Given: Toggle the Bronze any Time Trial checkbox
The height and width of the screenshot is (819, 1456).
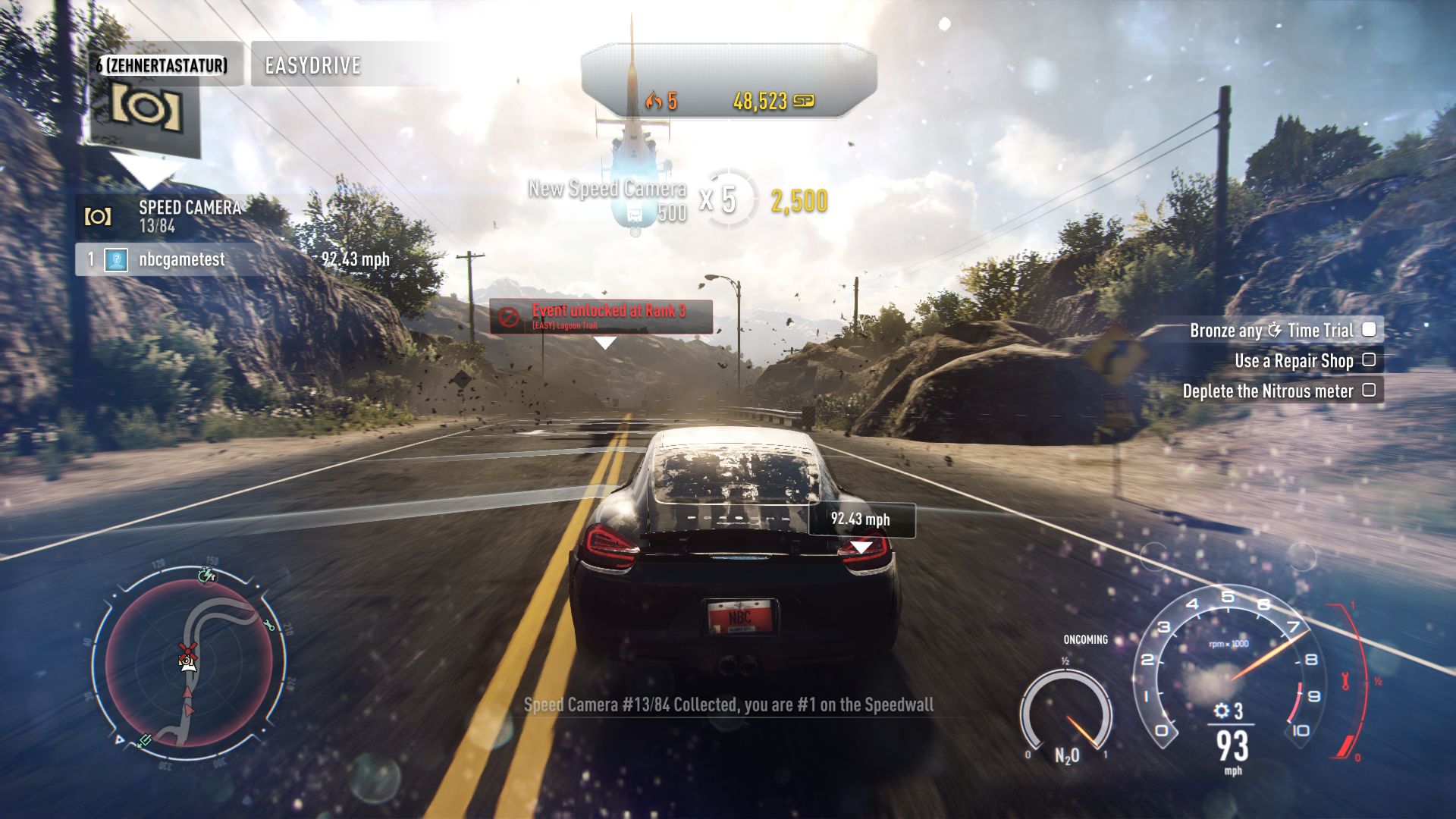Looking at the screenshot, I should click(1369, 330).
